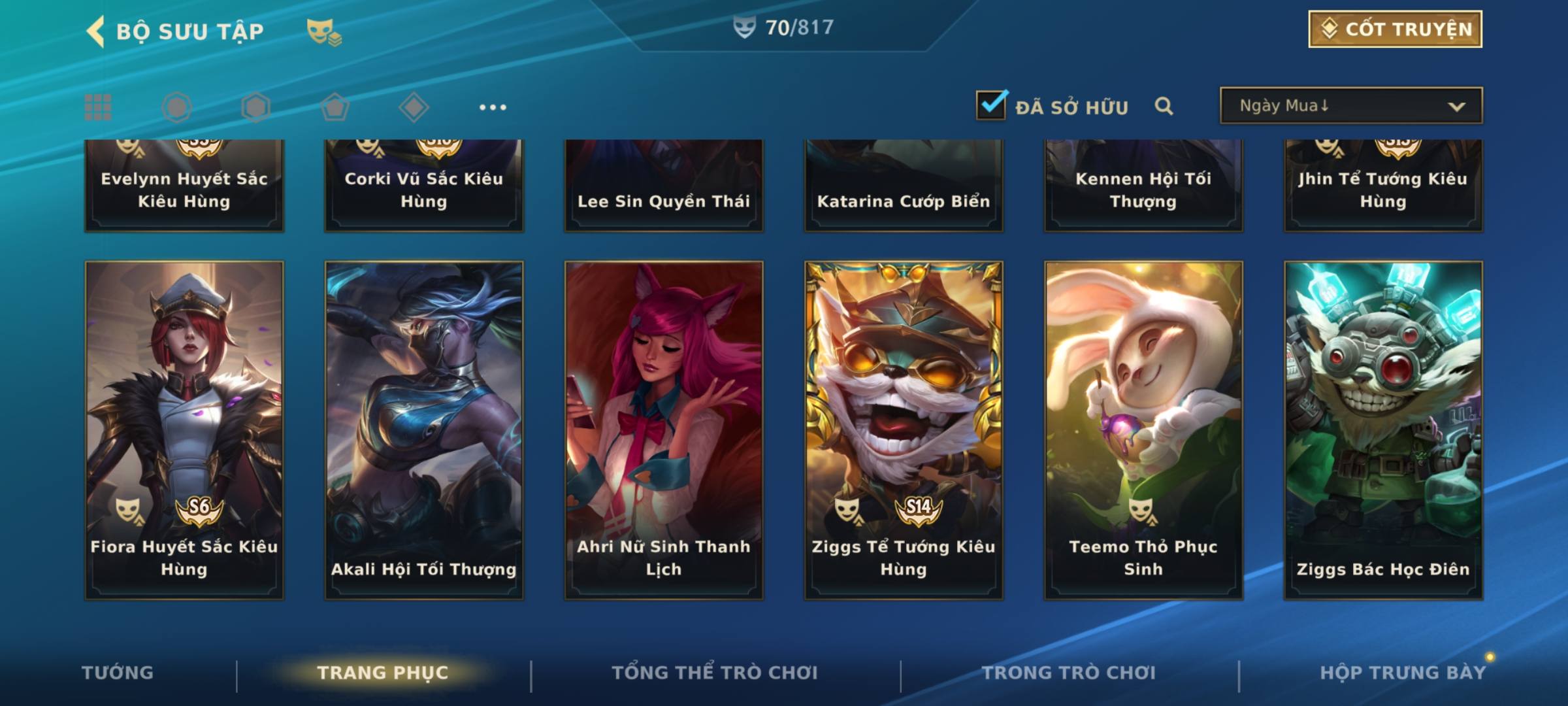1568x706 pixels.
Task: Expand the Ngày Mua sort dropdown
Action: pos(1351,106)
